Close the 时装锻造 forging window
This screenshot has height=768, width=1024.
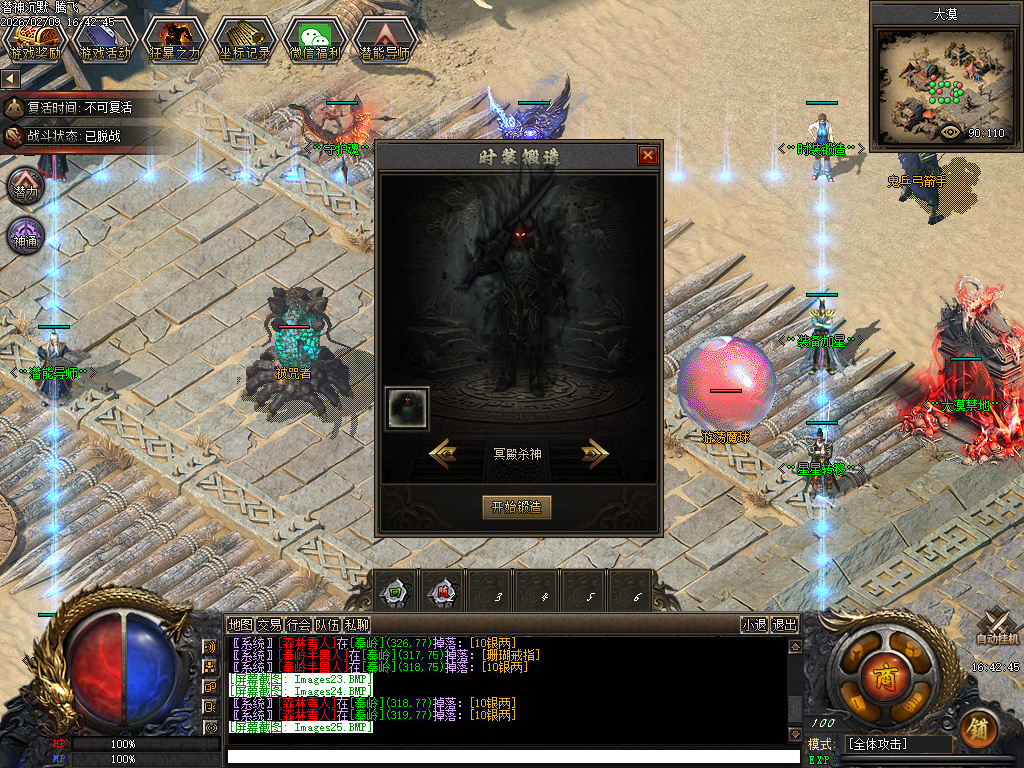click(x=648, y=156)
